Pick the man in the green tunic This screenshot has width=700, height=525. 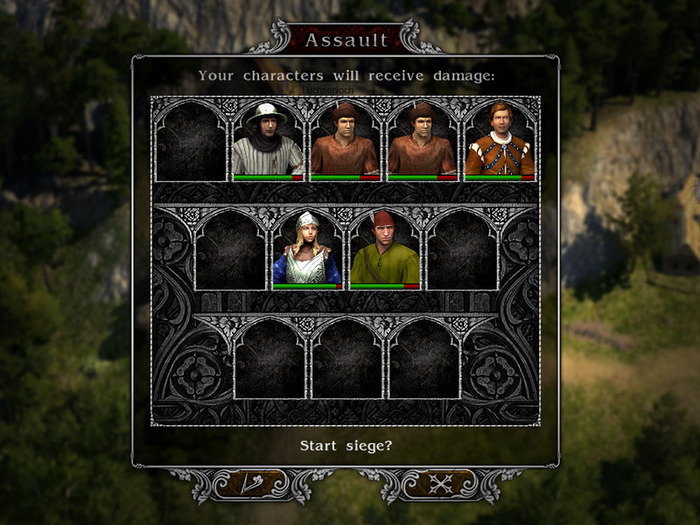click(x=384, y=249)
